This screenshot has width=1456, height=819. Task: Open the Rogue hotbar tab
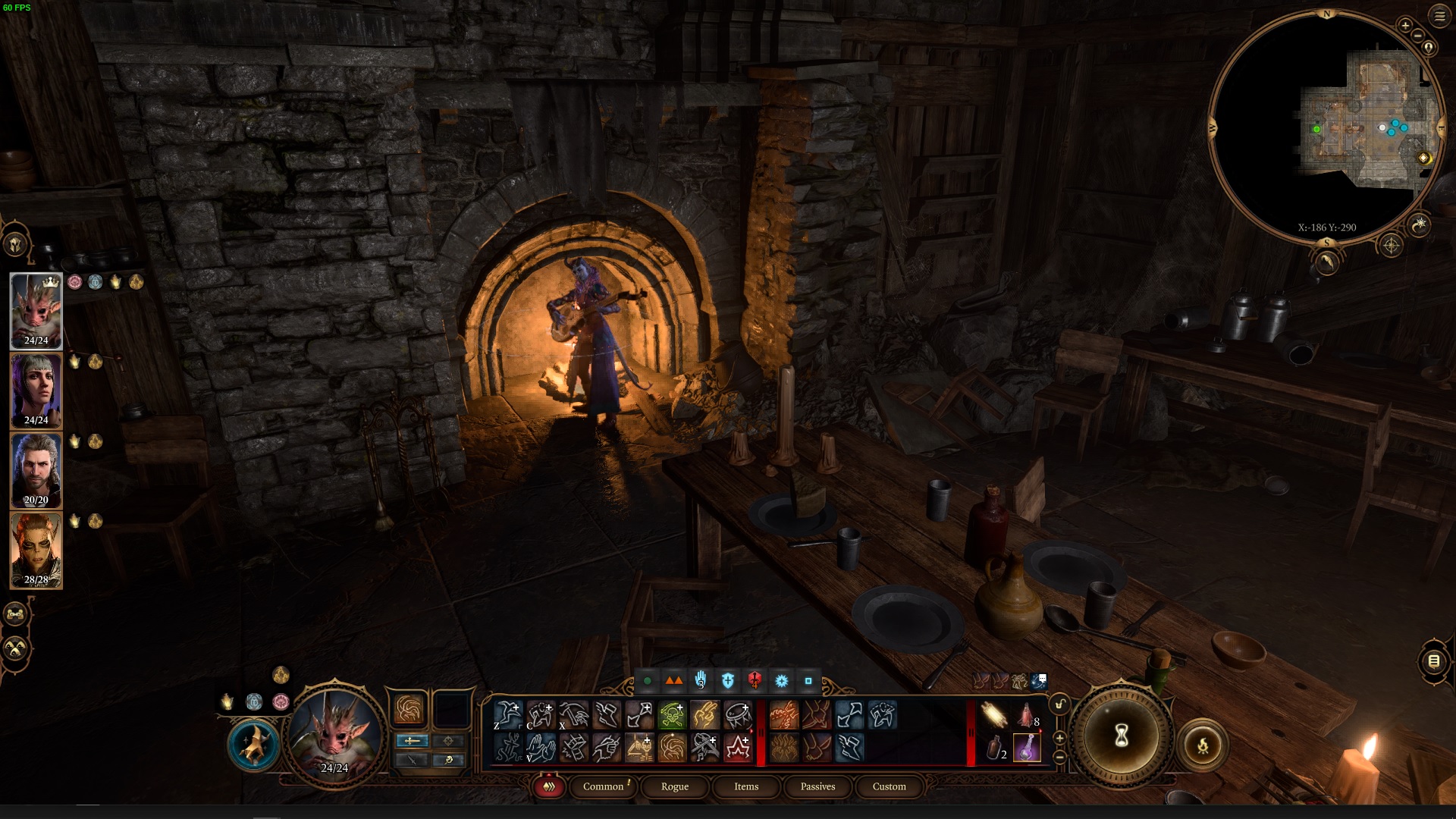(674, 786)
